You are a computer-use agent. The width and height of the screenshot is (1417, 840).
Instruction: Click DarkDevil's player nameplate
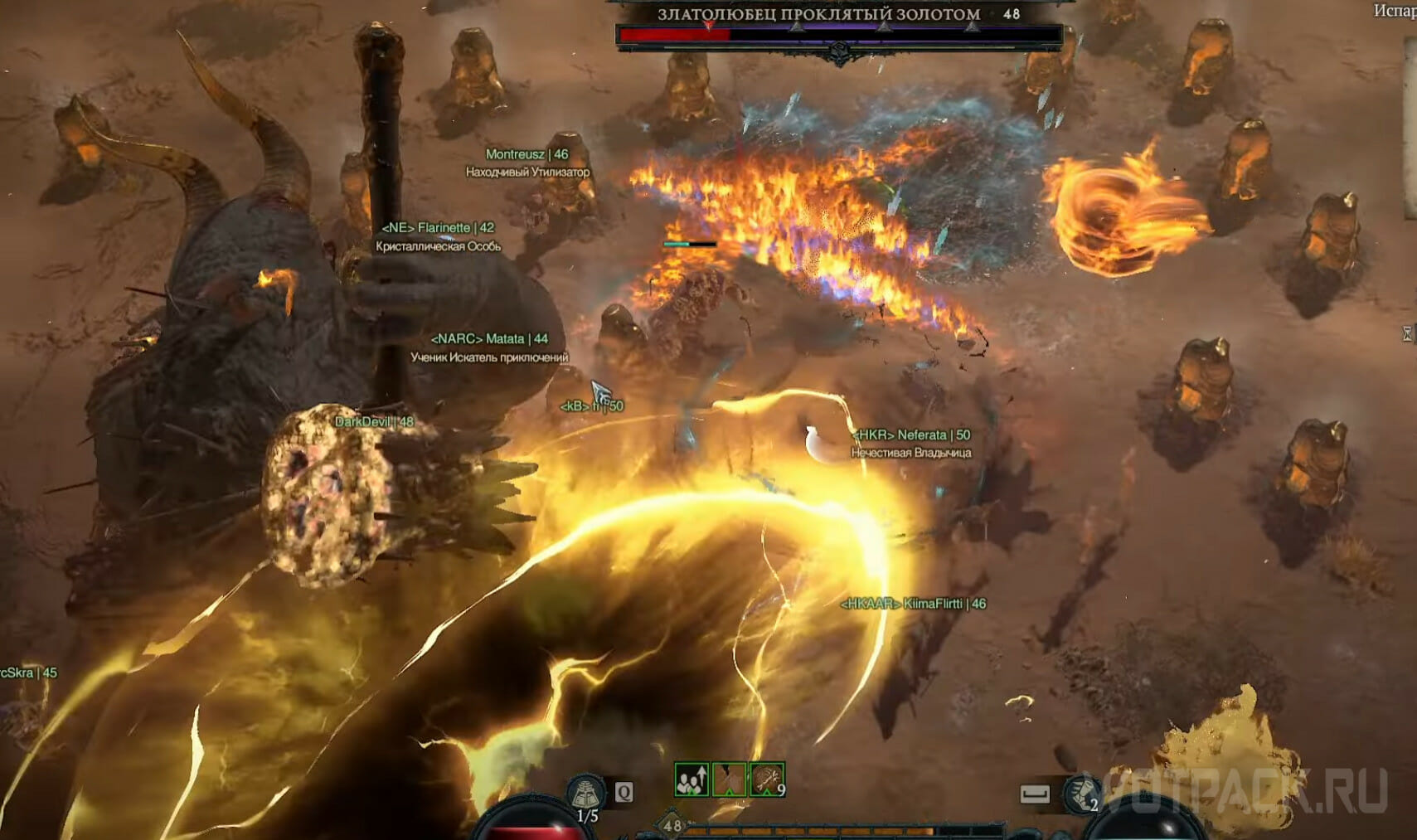pos(373,422)
